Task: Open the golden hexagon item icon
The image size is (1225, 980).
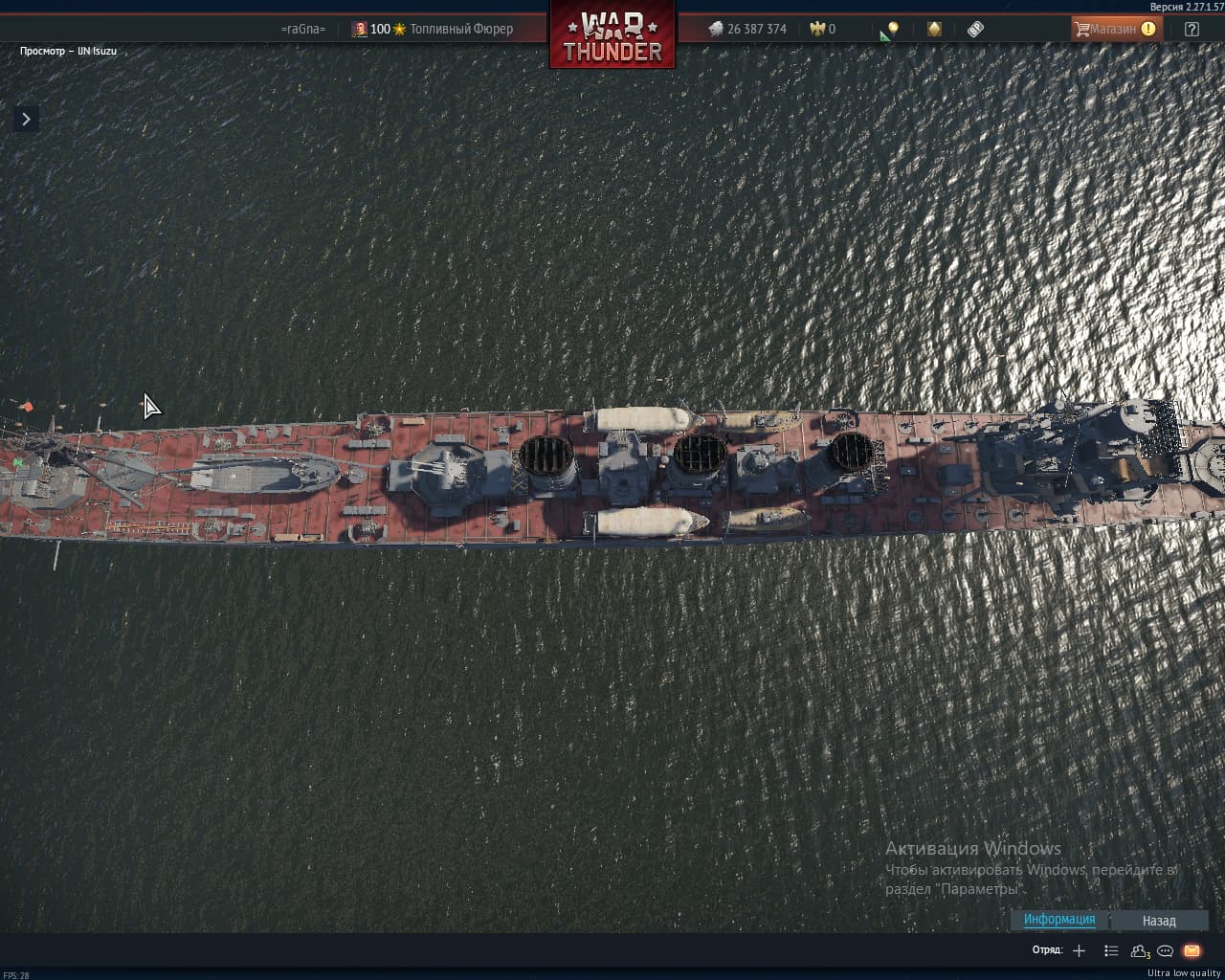Action: [x=934, y=29]
